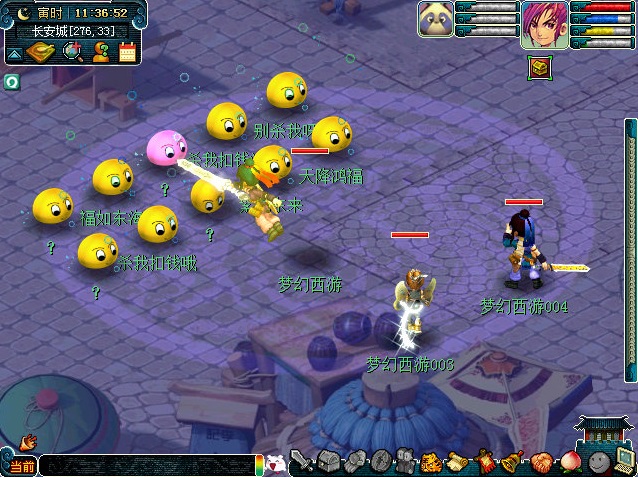Open the help figure with question mark
638x477 pixels.
[x=101, y=52]
